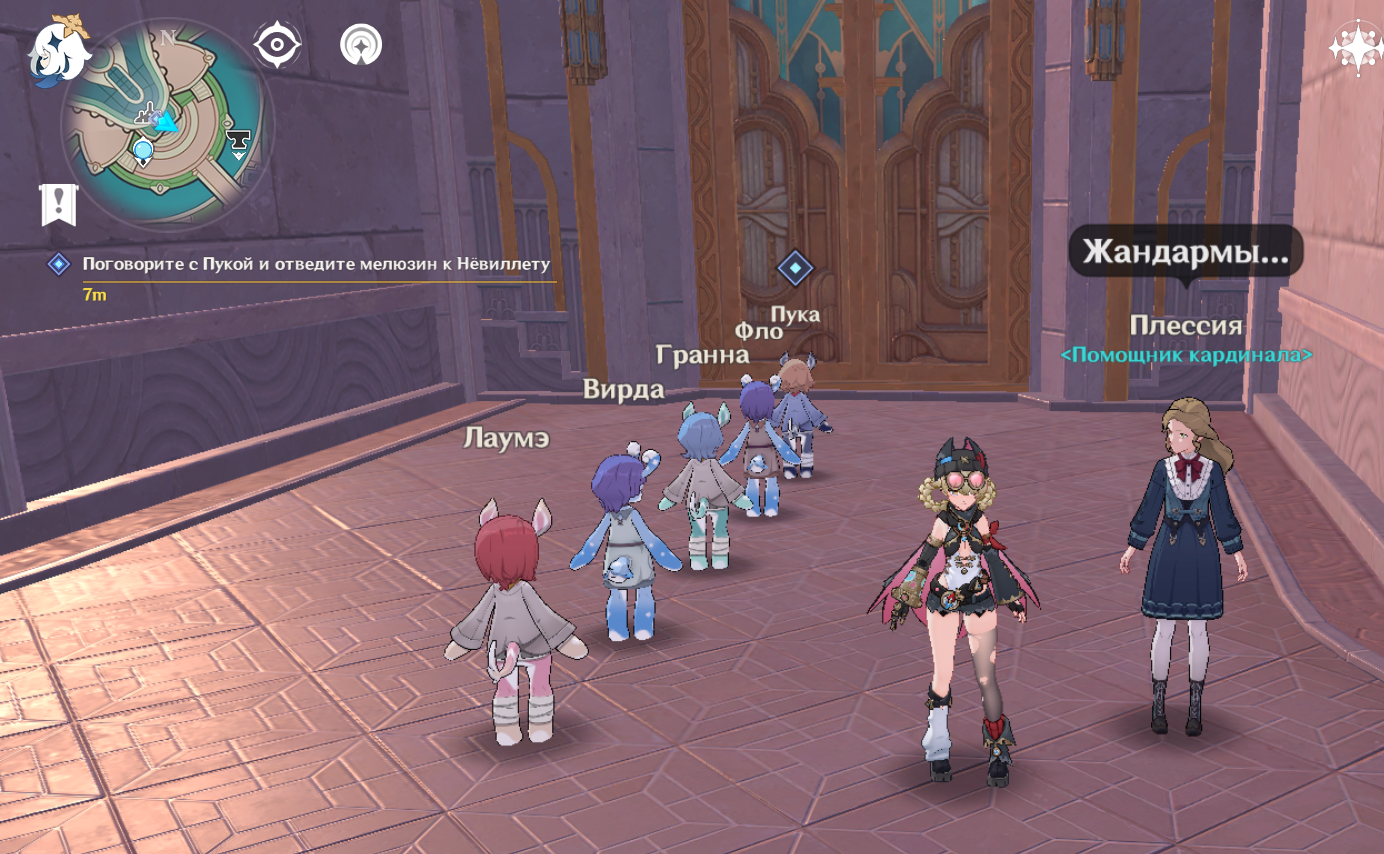
Task: Open the circular minimap
Action: [x=166, y=125]
